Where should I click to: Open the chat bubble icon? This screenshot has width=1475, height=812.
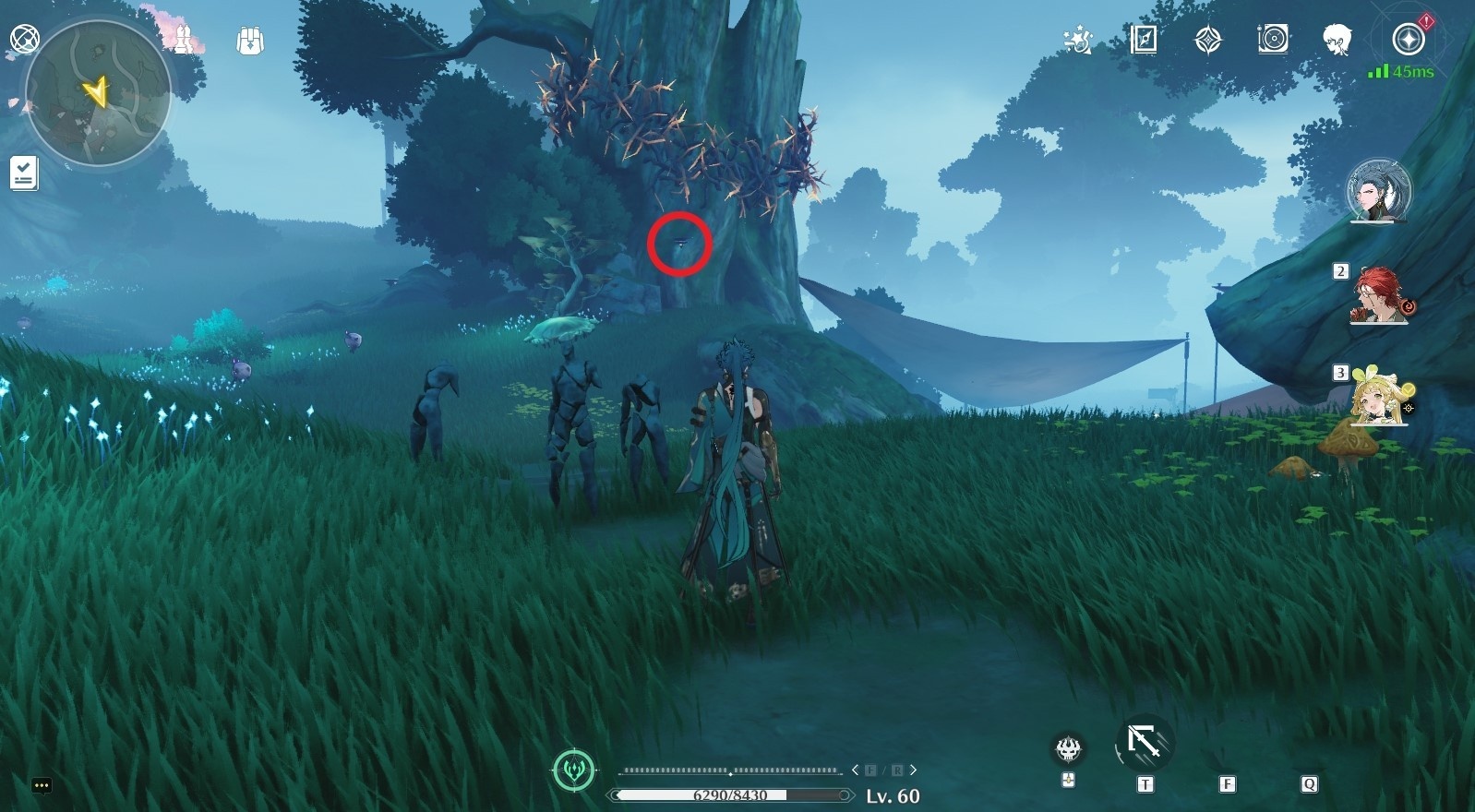click(x=42, y=786)
